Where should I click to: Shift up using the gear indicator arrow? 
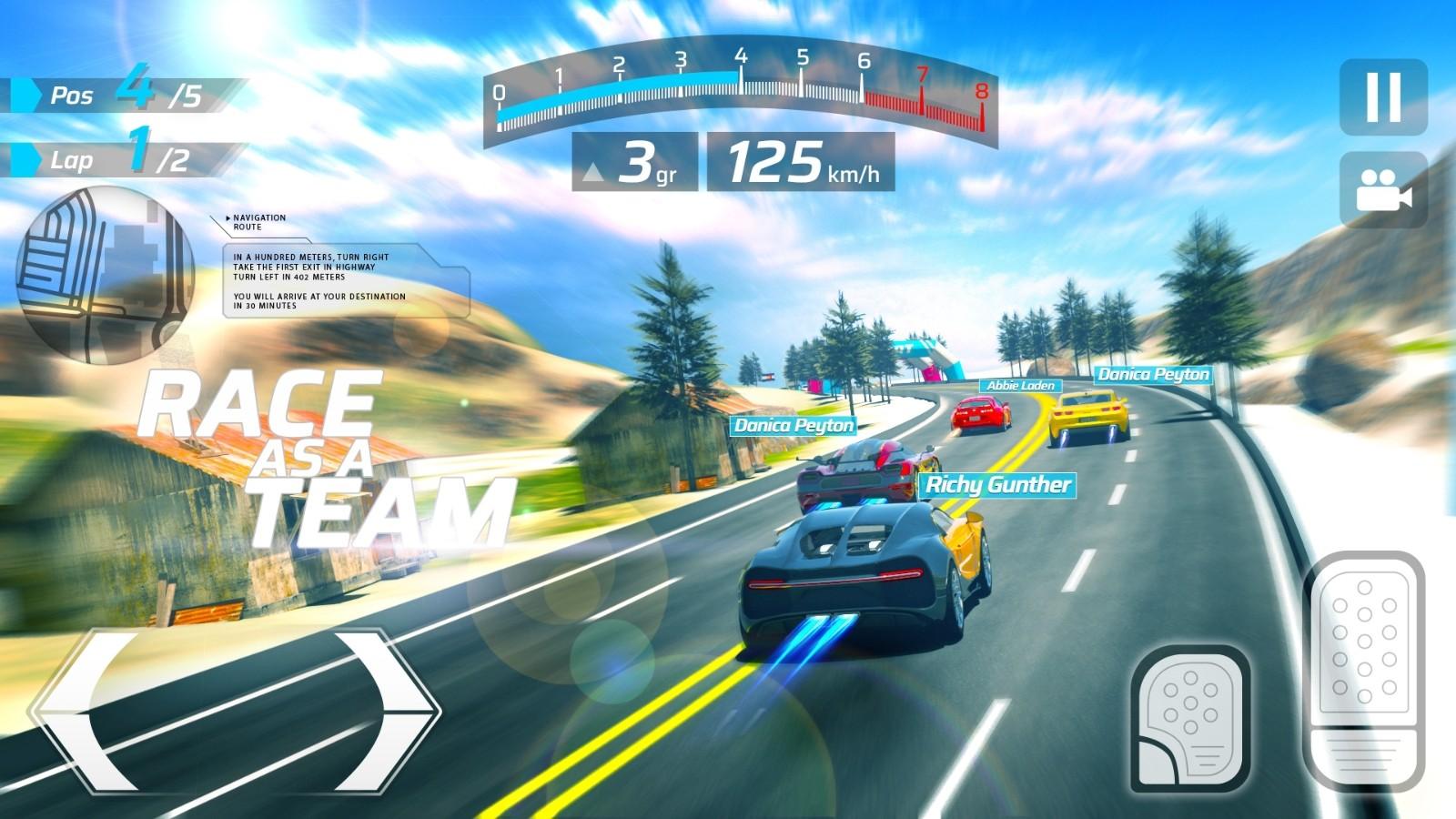[593, 171]
